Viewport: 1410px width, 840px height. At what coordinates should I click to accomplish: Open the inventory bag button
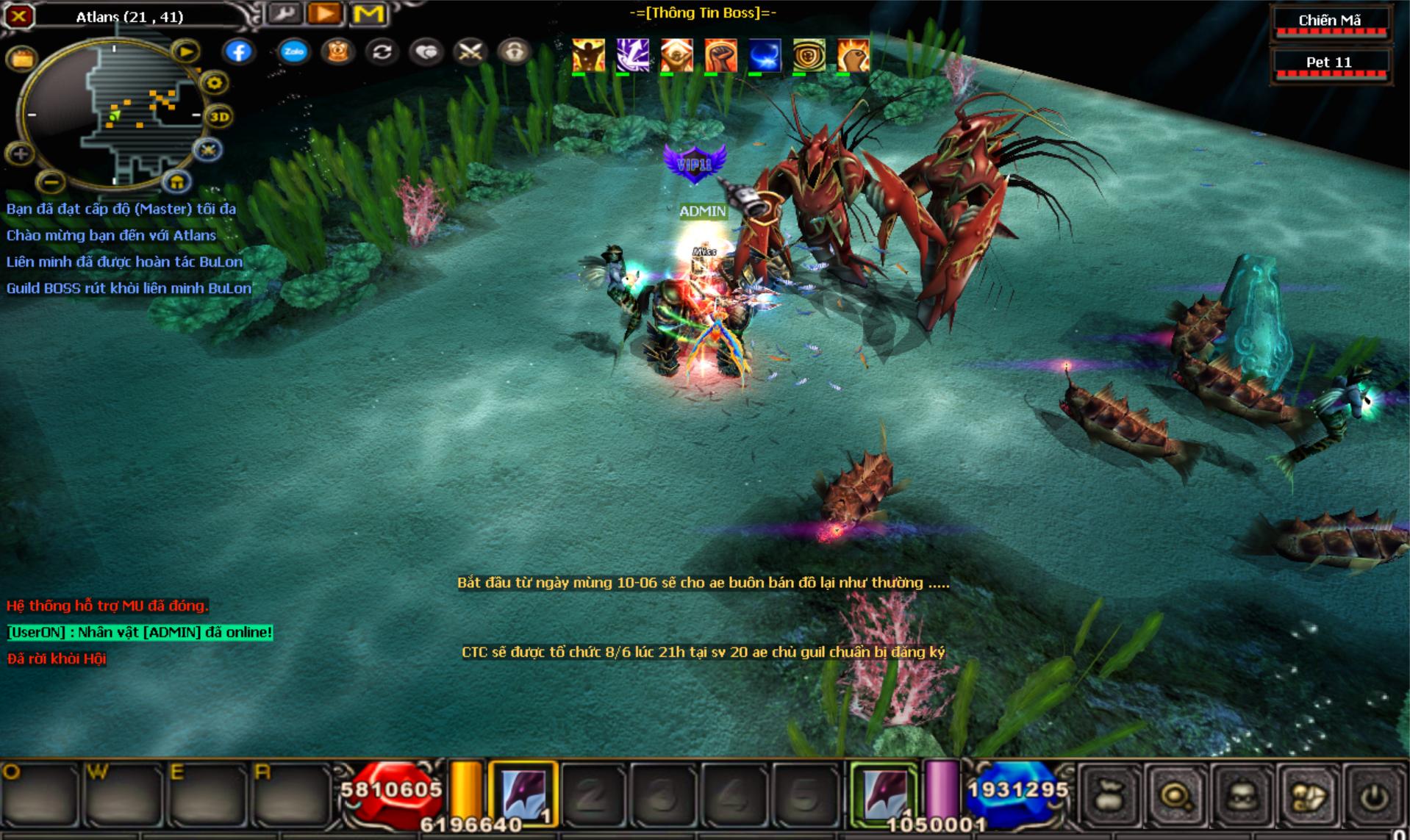coord(1108,797)
